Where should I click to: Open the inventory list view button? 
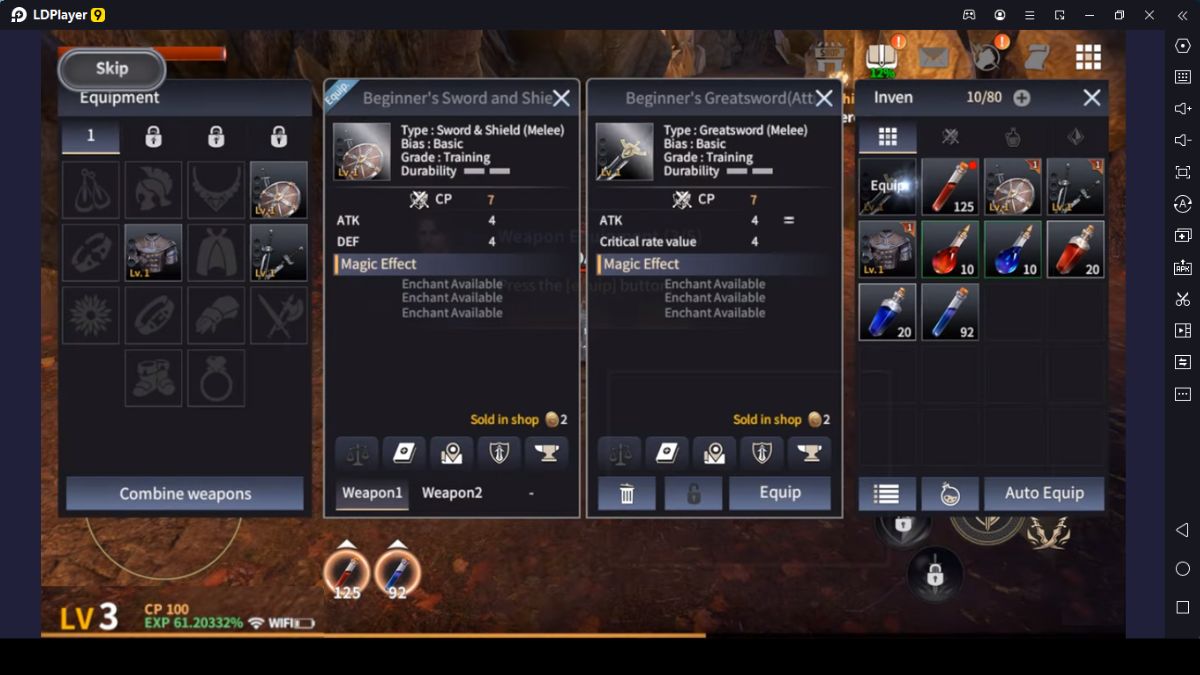coord(886,493)
